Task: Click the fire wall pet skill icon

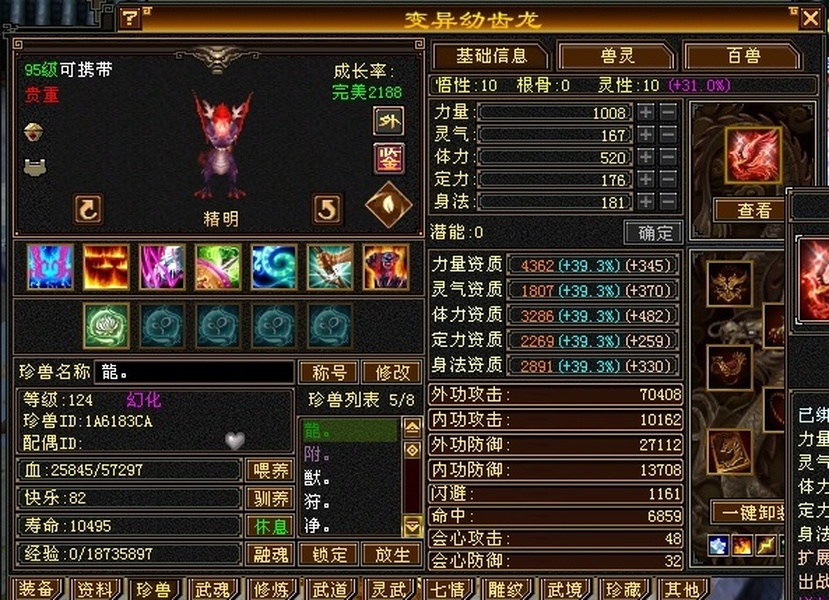Action: coord(105,267)
